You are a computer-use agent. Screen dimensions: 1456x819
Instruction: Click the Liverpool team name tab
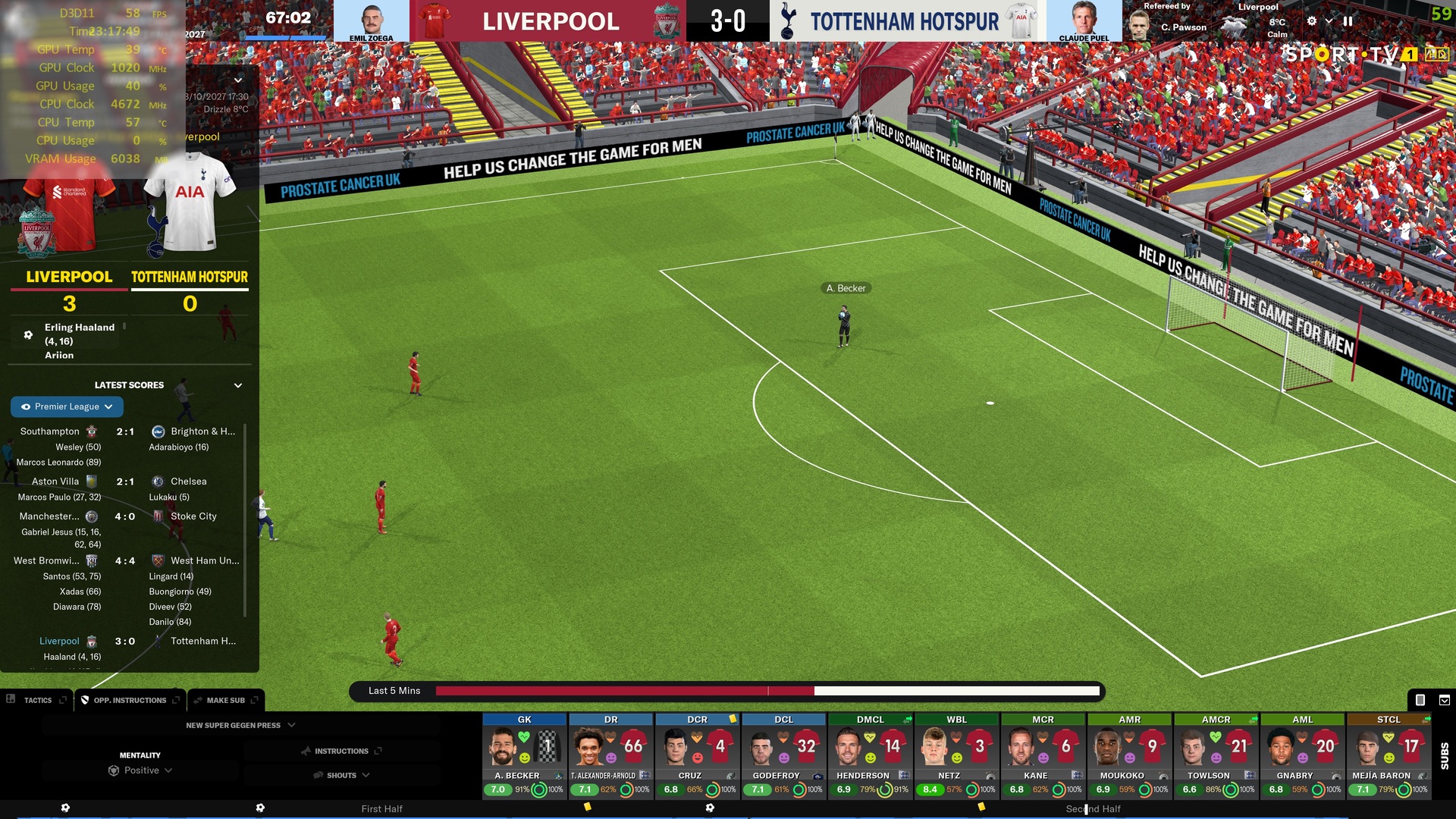(69, 278)
